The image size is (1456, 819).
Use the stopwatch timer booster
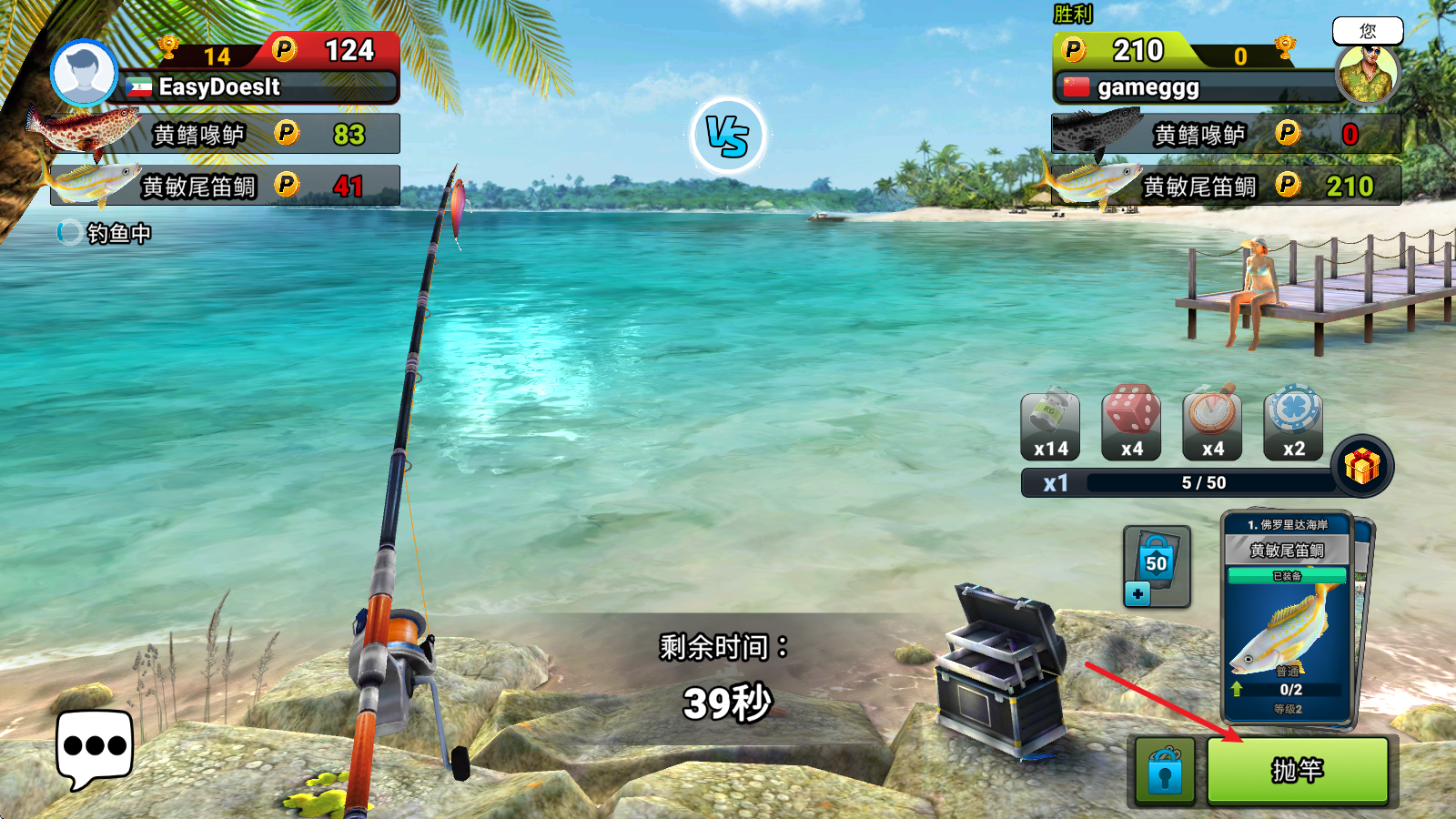tap(1212, 424)
